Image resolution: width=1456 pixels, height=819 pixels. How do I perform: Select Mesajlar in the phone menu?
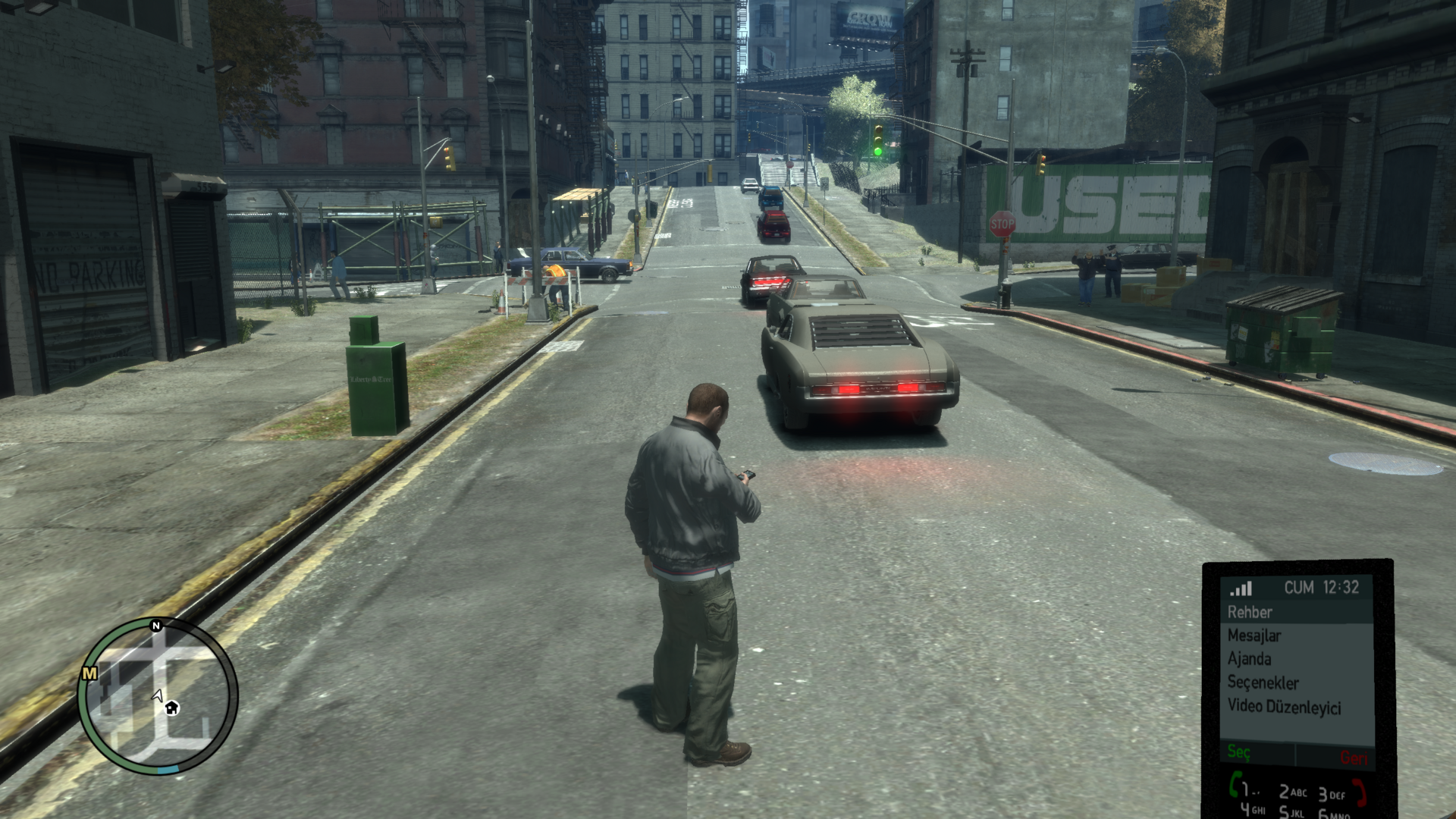(1254, 635)
